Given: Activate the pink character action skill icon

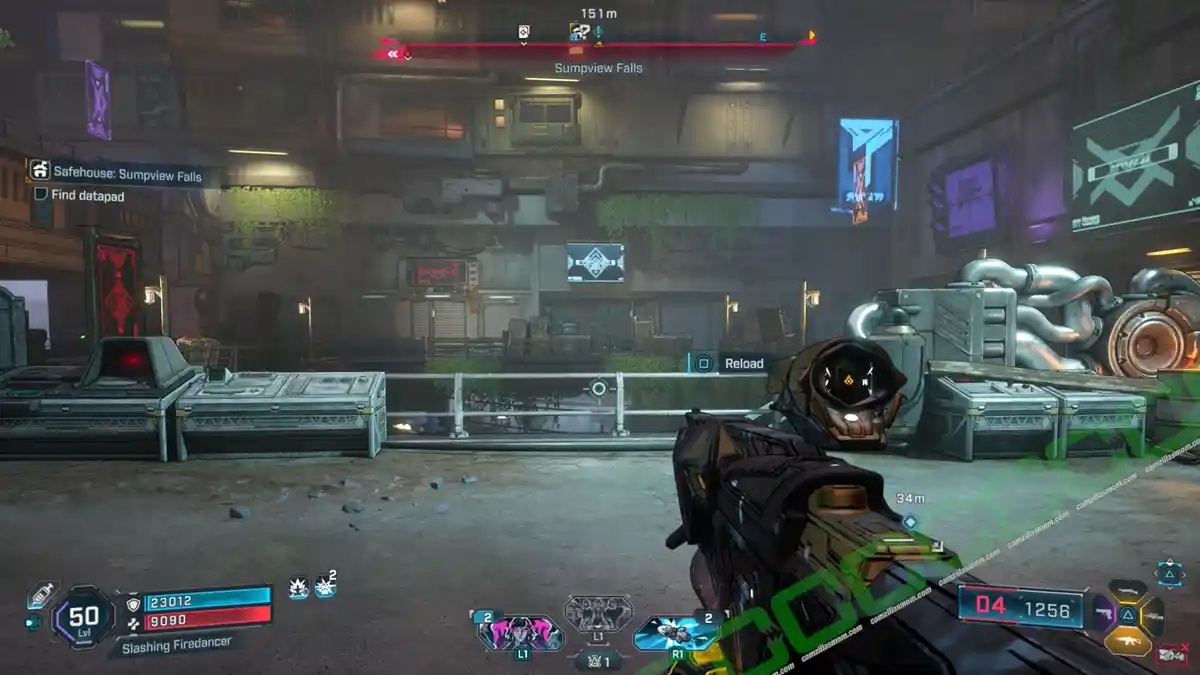Looking at the screenshot, I should [x=521, y=632].
